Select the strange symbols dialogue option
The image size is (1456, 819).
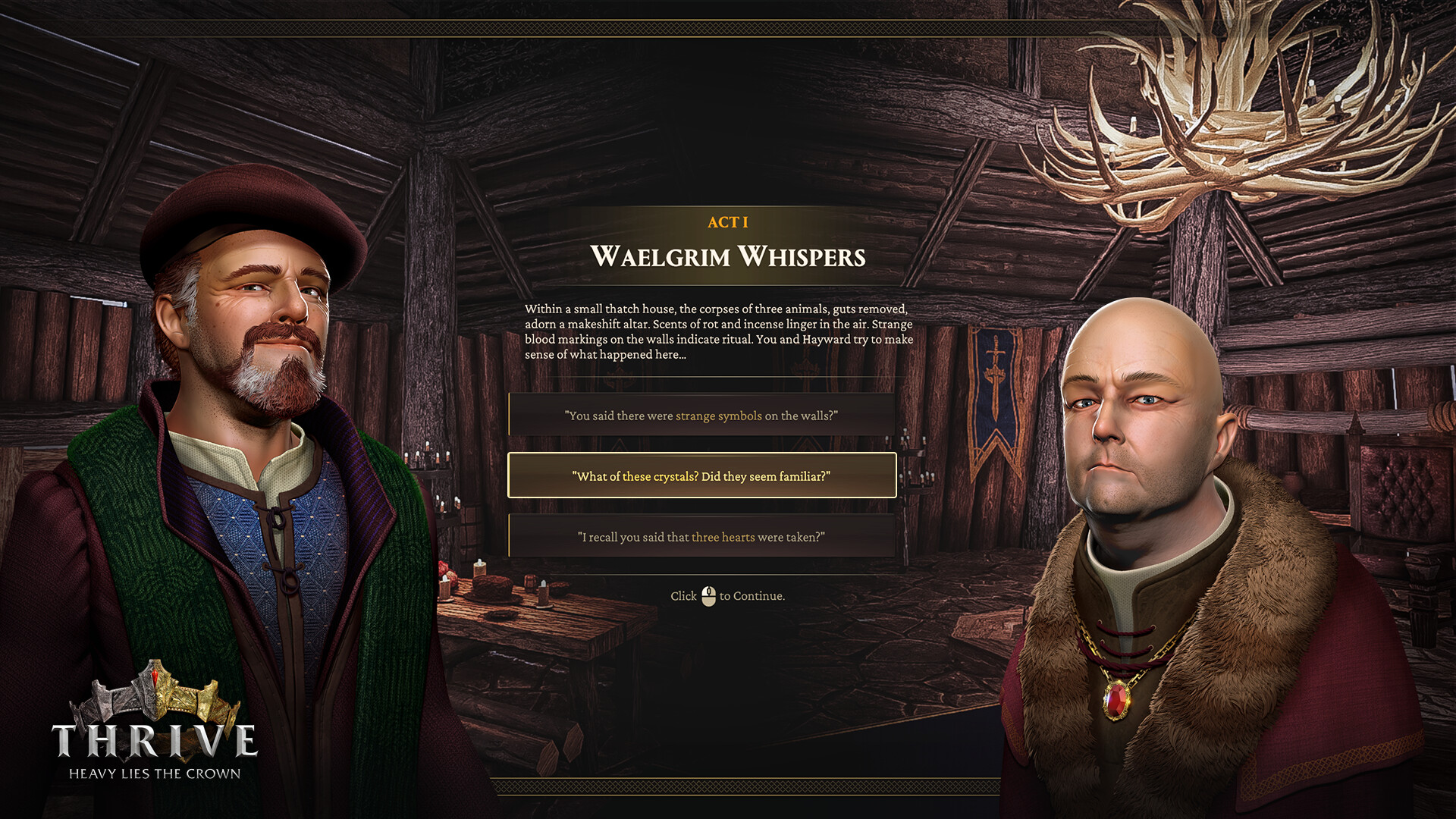(701, 416)
